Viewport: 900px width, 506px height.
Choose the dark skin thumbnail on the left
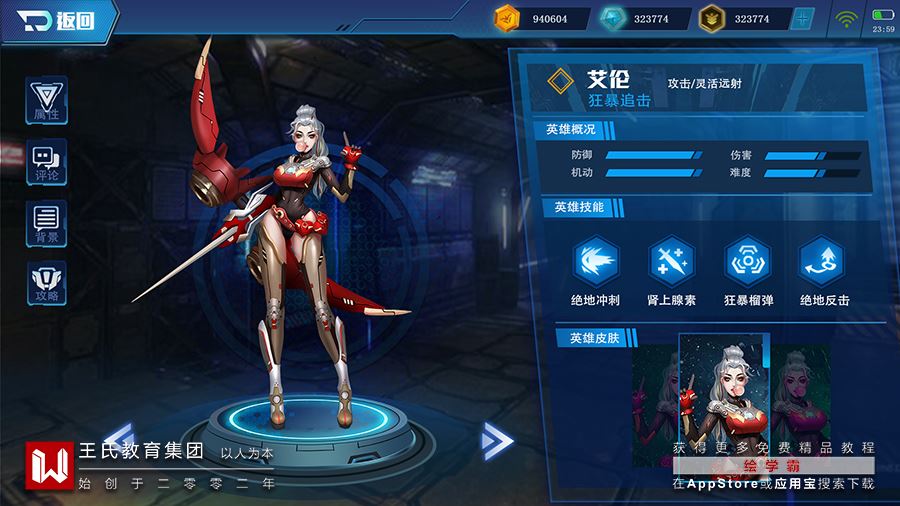655,395
